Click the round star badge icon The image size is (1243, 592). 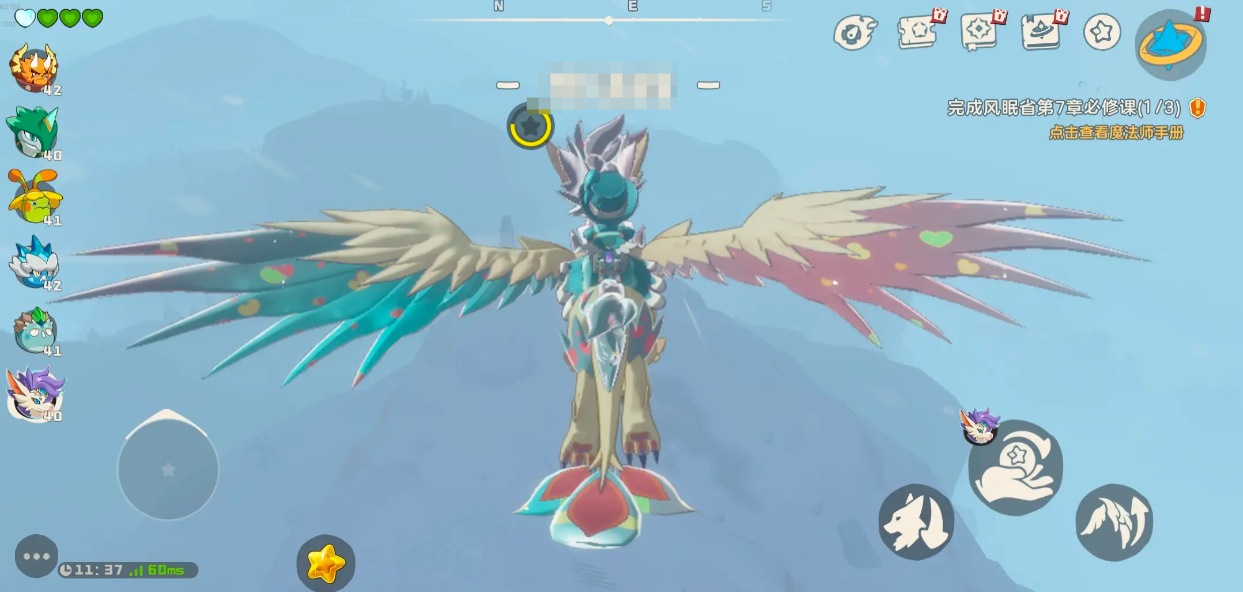point(1102,32)
